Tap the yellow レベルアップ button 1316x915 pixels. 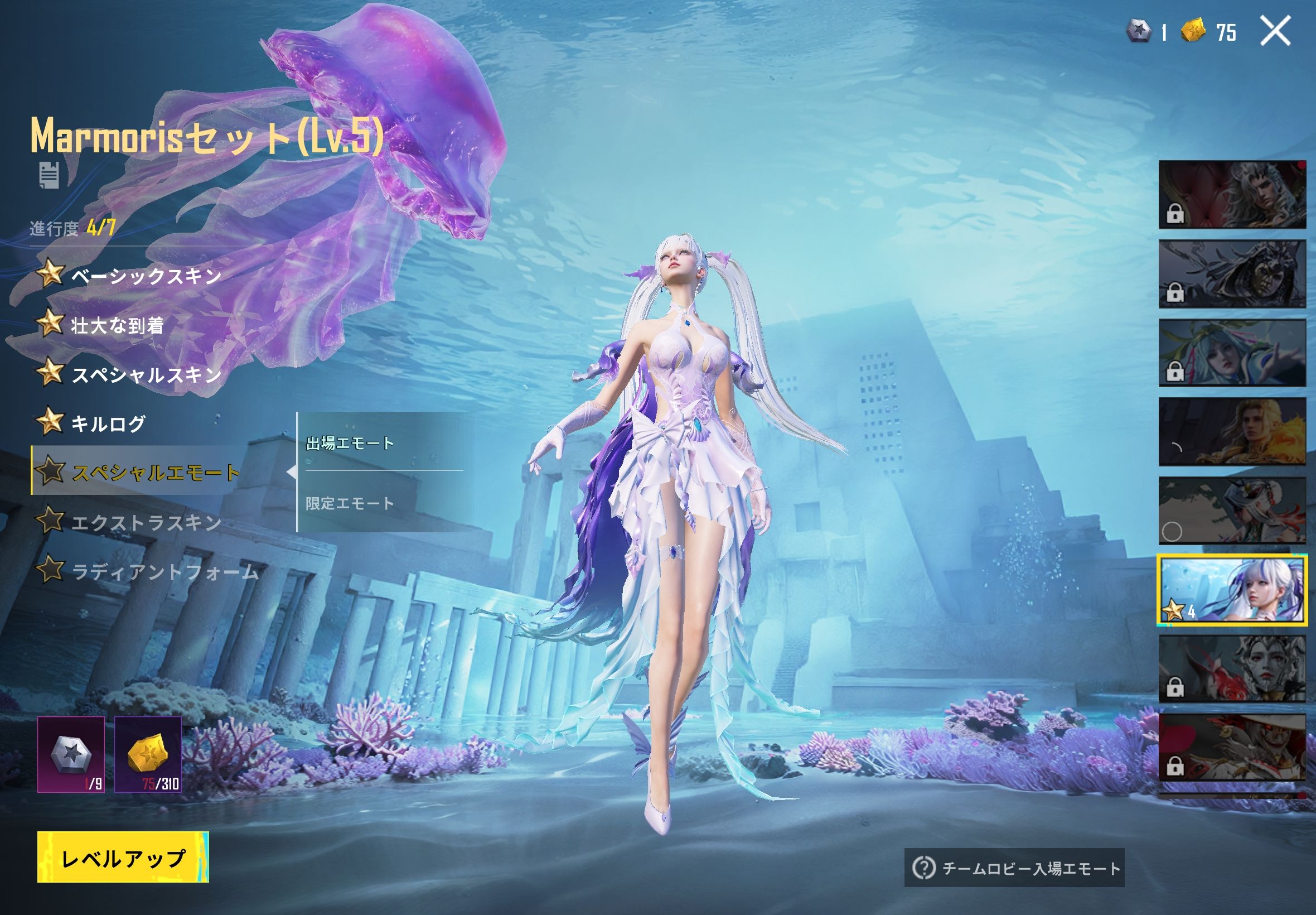(123, 858)
